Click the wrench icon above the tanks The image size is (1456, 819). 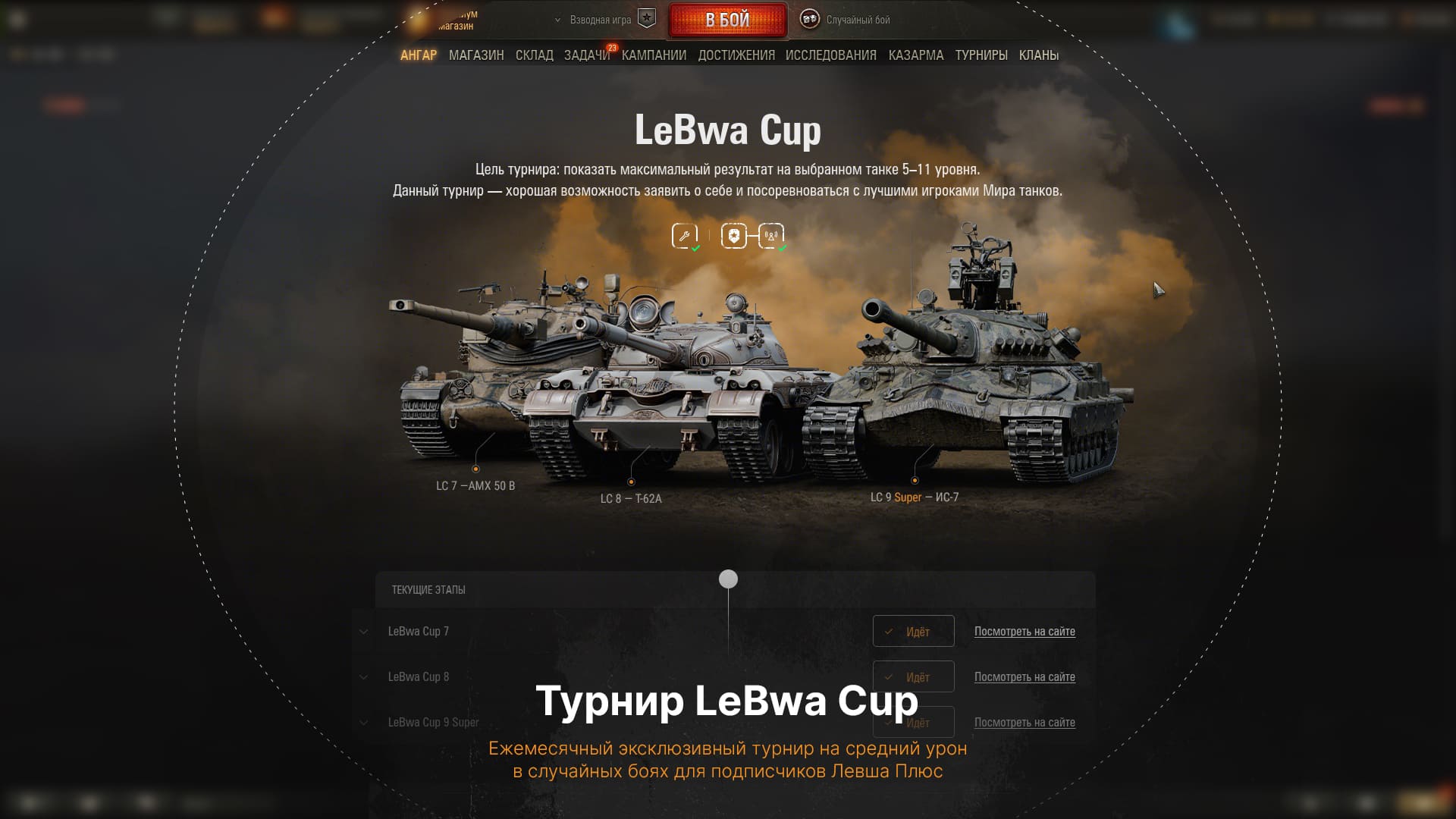point(684,236)
